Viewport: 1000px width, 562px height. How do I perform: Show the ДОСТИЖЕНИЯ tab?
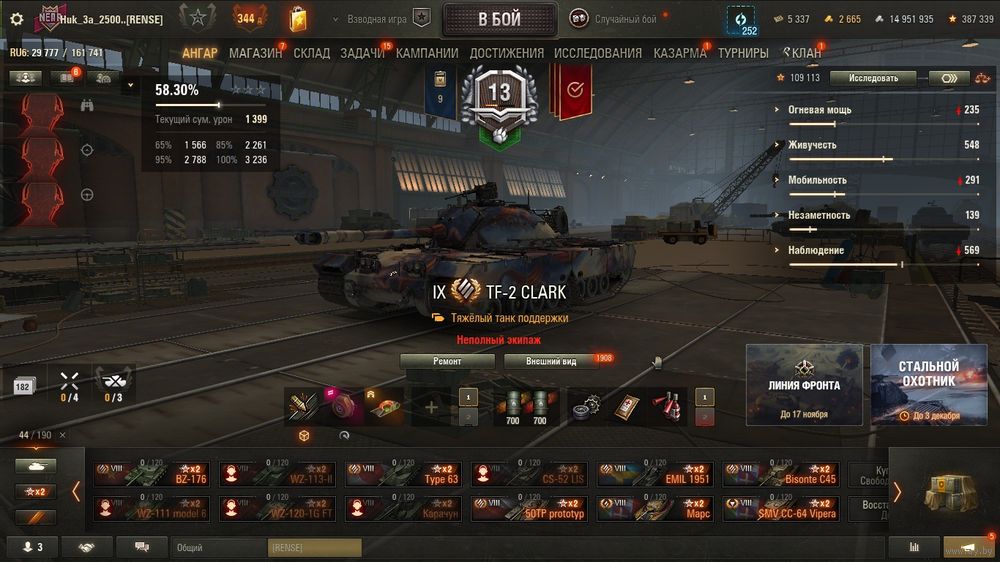click(506, 53)
